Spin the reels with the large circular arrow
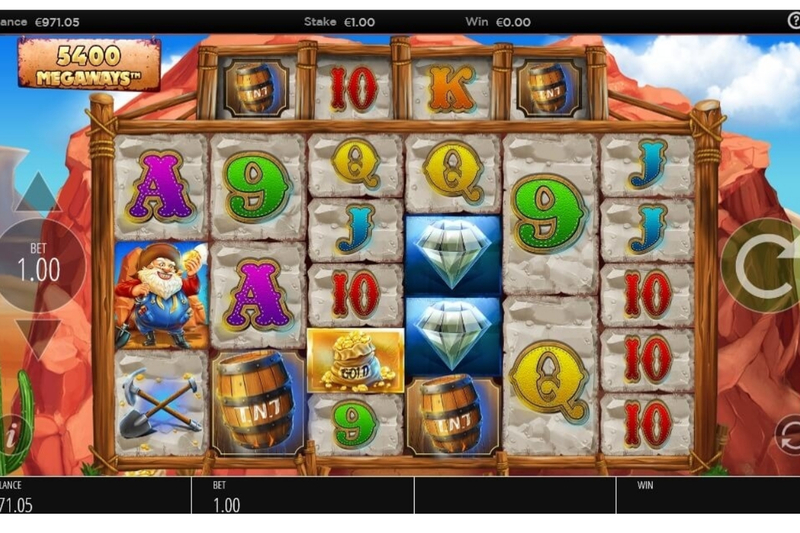Image resolution: width=800 pixels, height=533 pixels. [764, 266]
